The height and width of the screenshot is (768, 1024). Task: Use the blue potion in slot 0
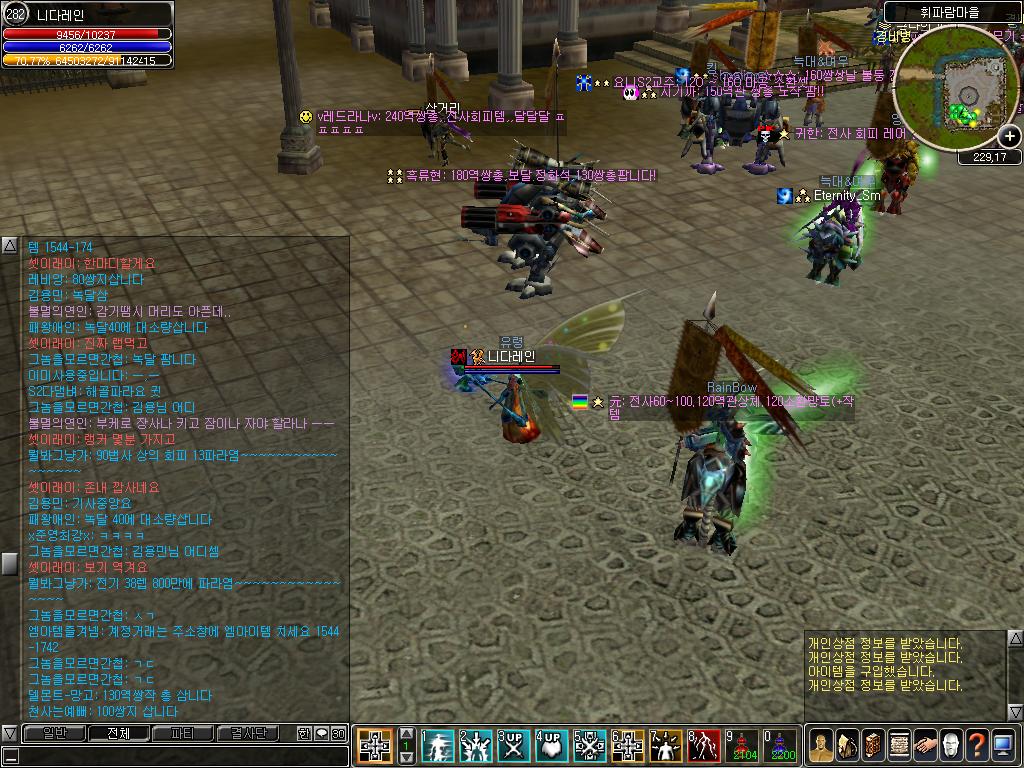click(781, 746)
